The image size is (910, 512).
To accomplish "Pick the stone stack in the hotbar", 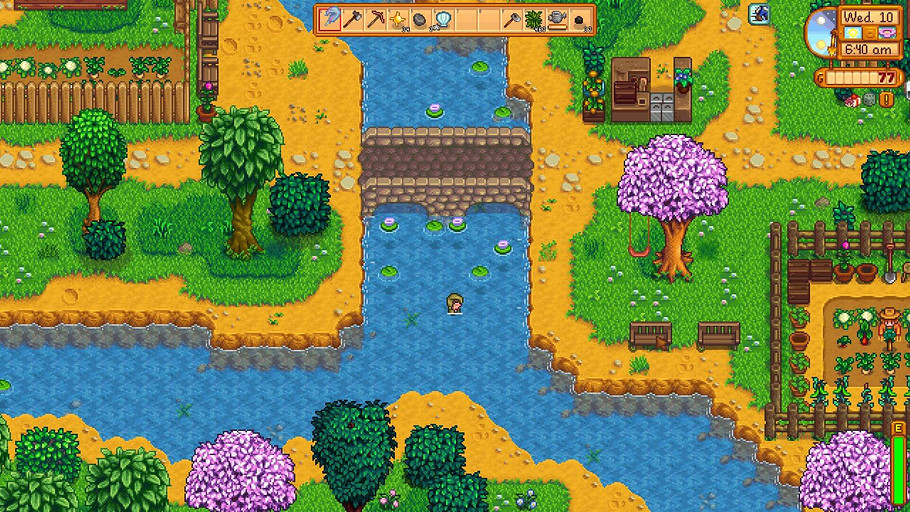I will [x=419, y=18].
